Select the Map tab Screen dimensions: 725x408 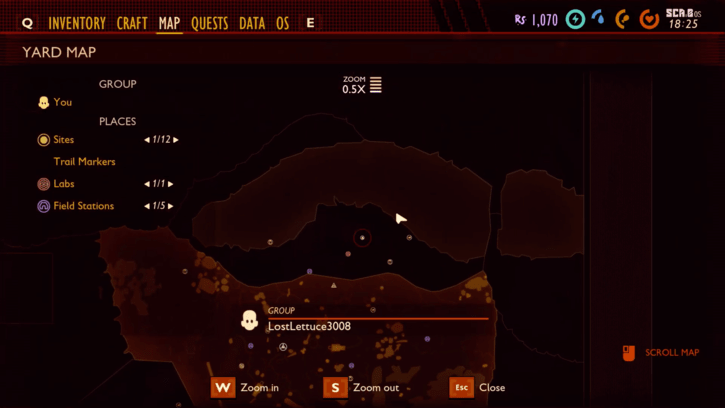tap(170, 23)
